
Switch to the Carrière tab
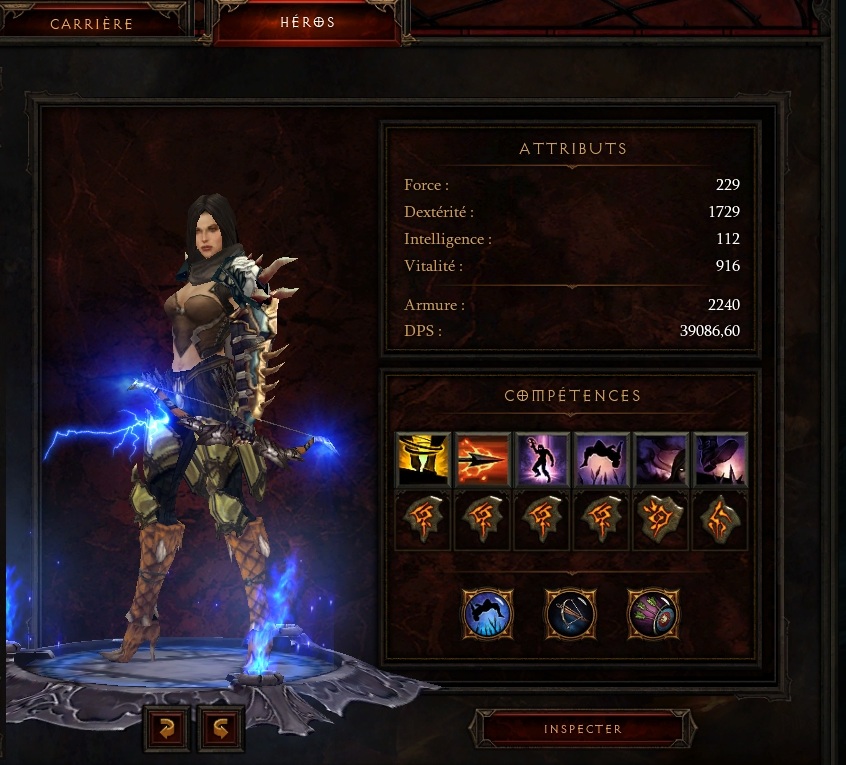tap(92, 24)
